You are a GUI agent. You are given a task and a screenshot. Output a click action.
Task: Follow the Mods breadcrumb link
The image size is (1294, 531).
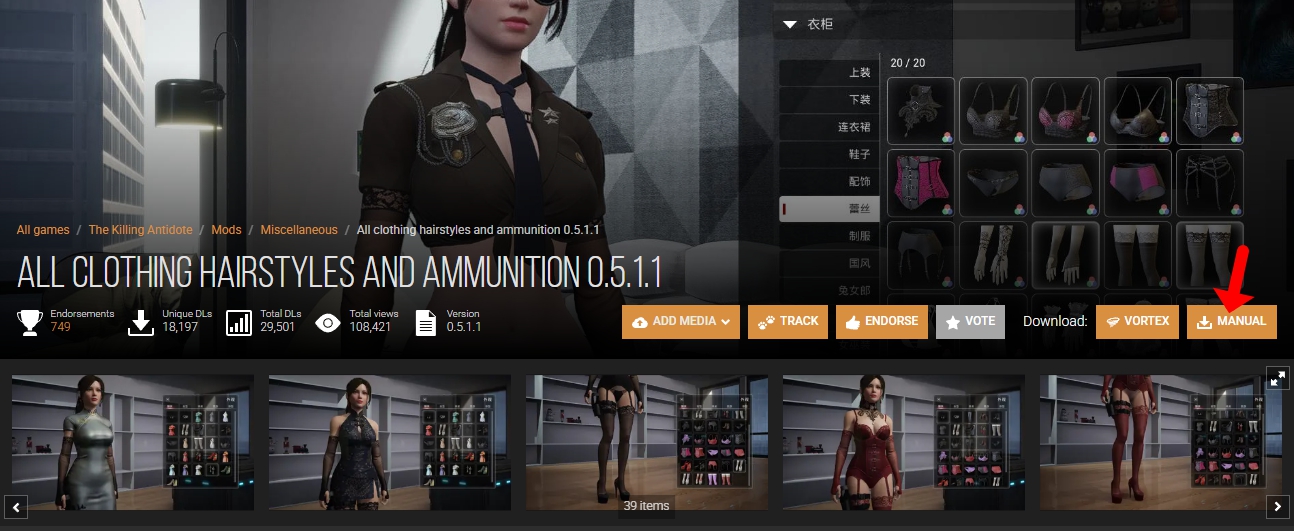point(226,230)
